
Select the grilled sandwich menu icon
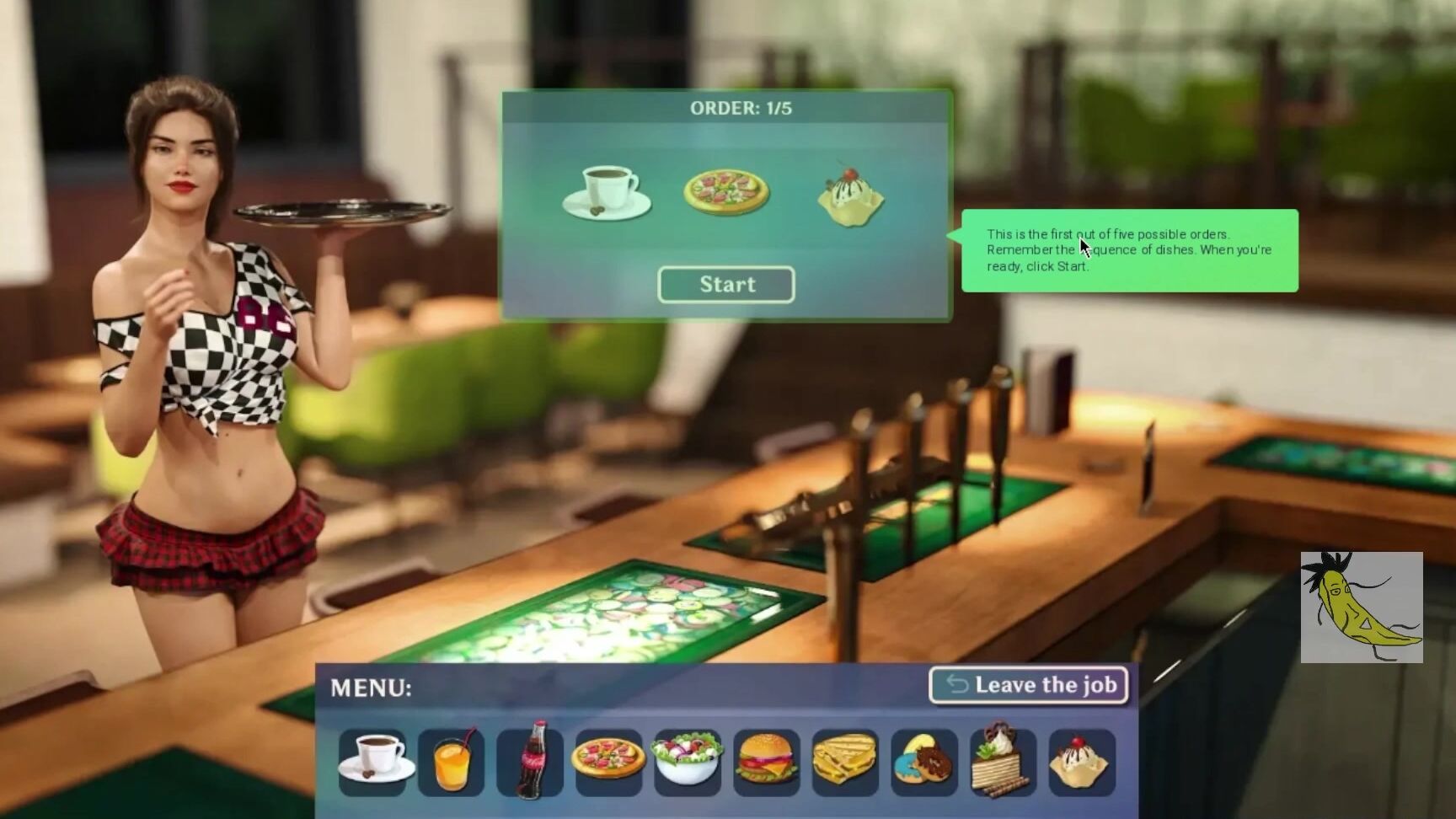(843, 761)
